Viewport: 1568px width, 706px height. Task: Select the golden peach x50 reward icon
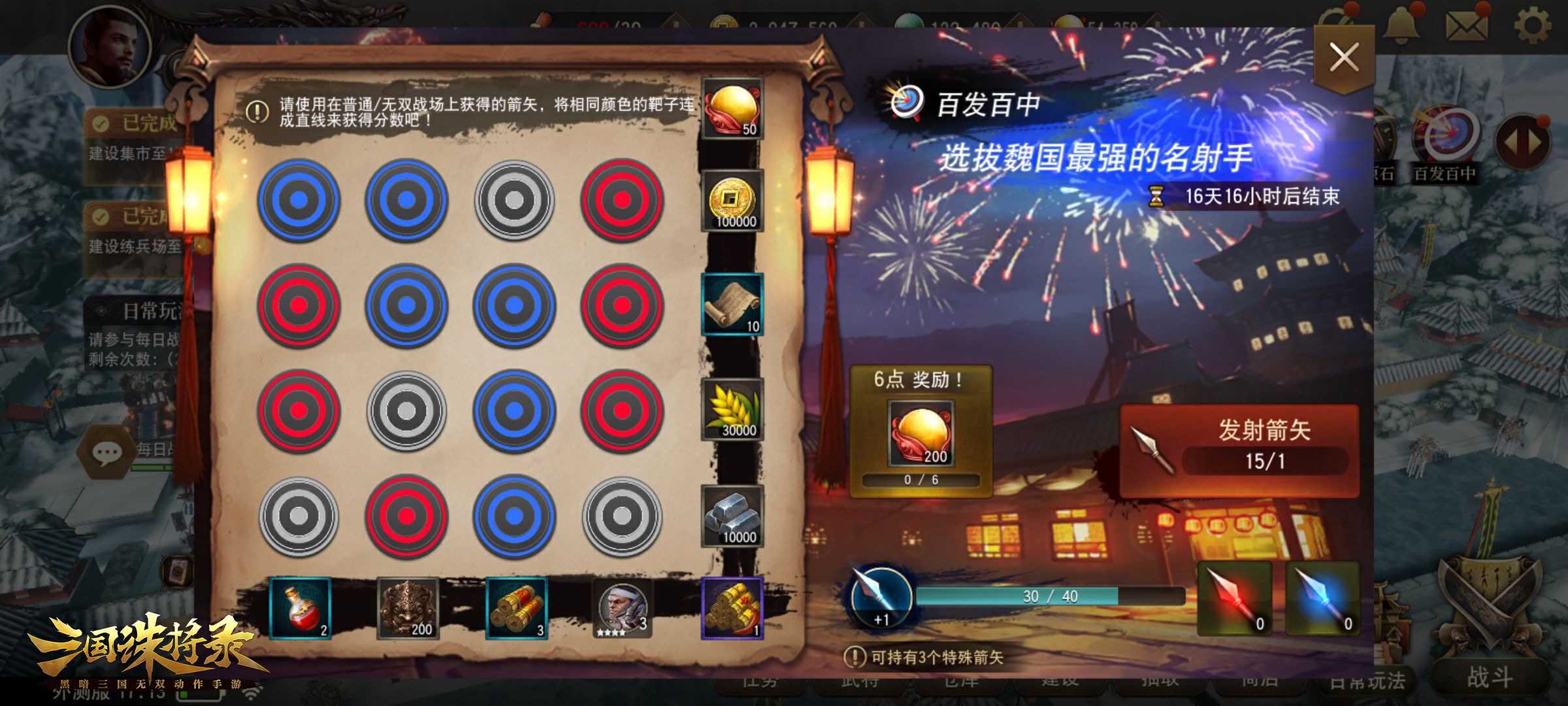point(733,108)
